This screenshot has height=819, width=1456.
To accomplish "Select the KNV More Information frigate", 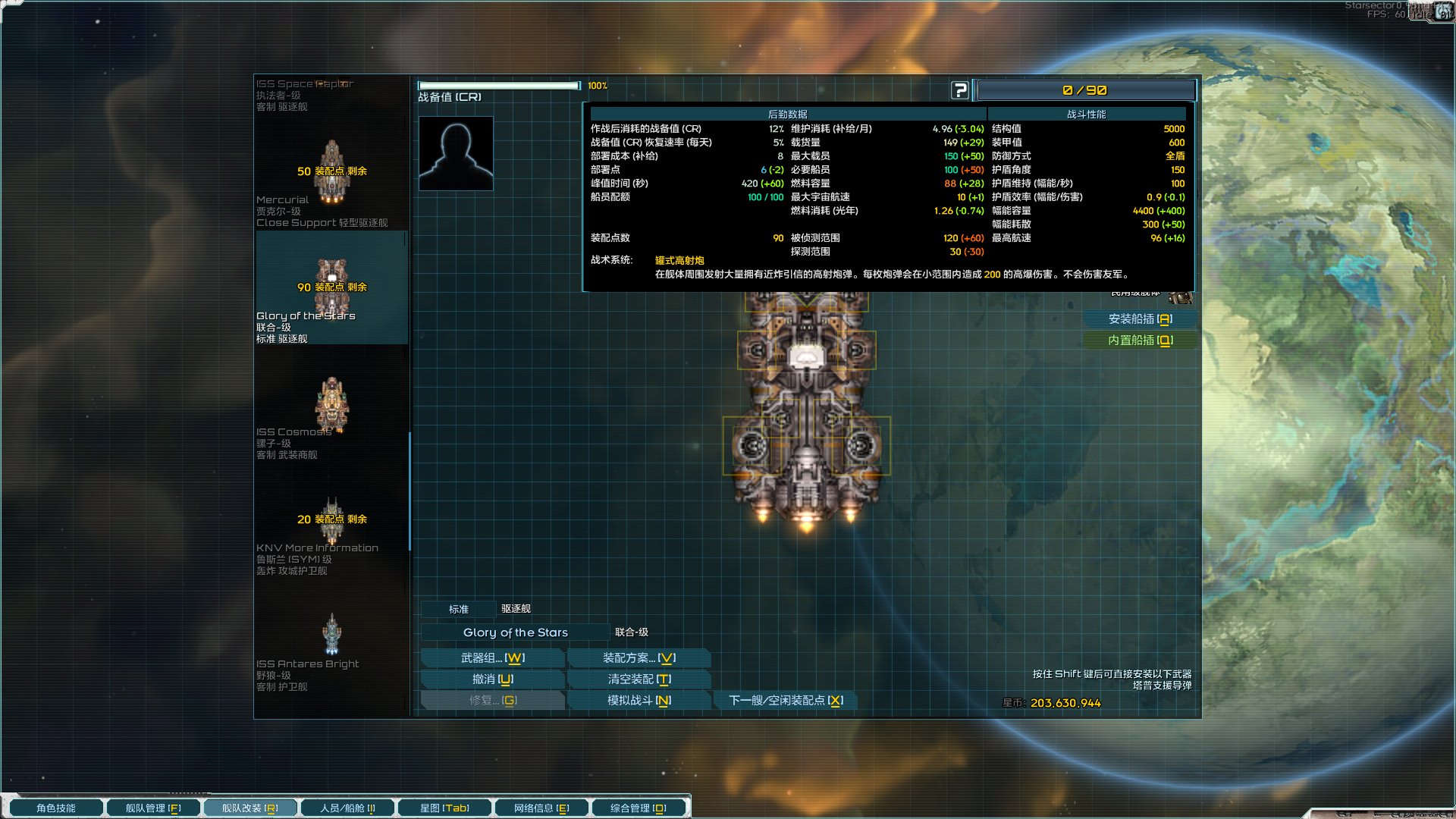I will [x=331, y=531].
